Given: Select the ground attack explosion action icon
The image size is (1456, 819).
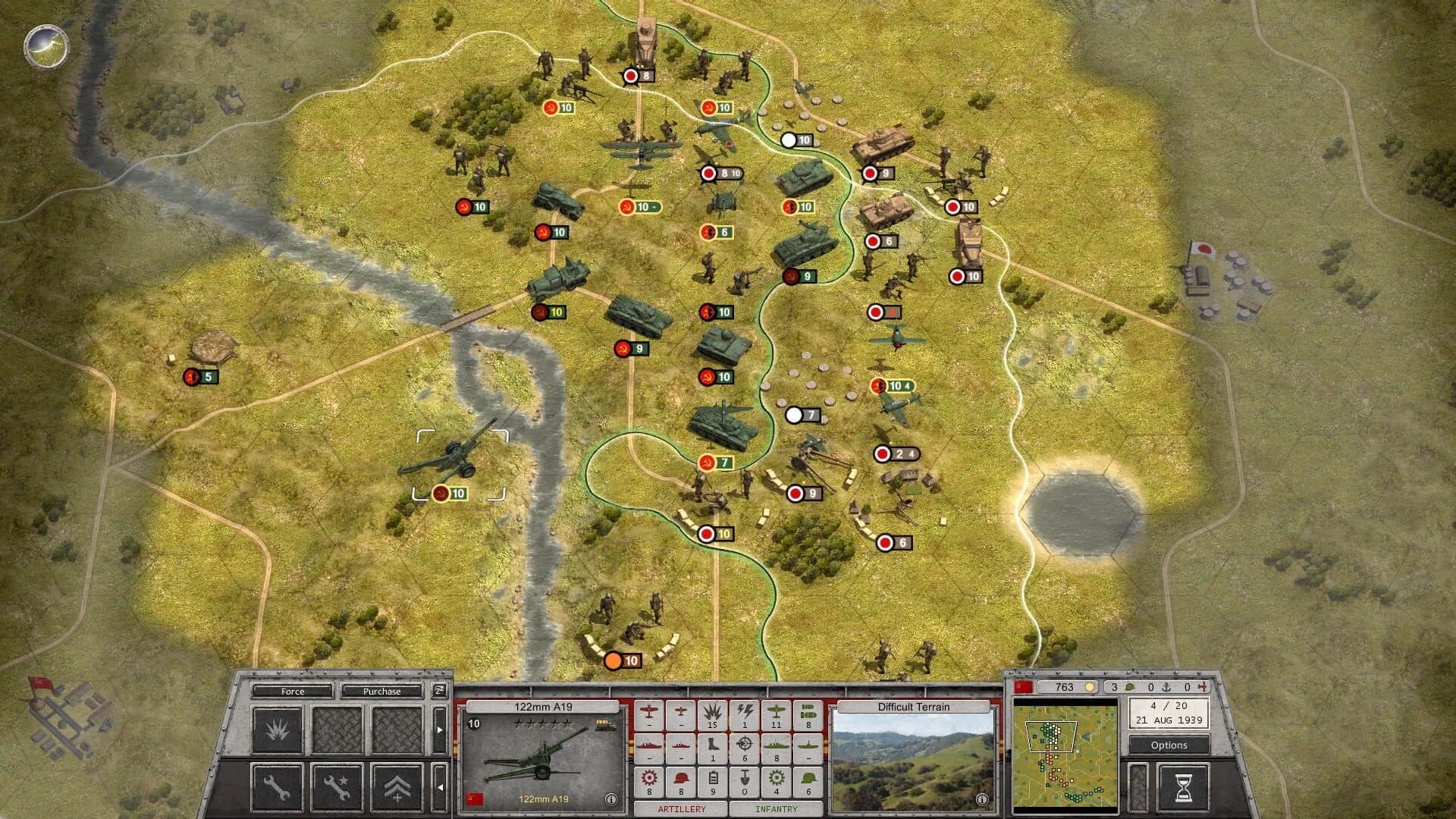Looking at the screenshot, I should 278,730.
